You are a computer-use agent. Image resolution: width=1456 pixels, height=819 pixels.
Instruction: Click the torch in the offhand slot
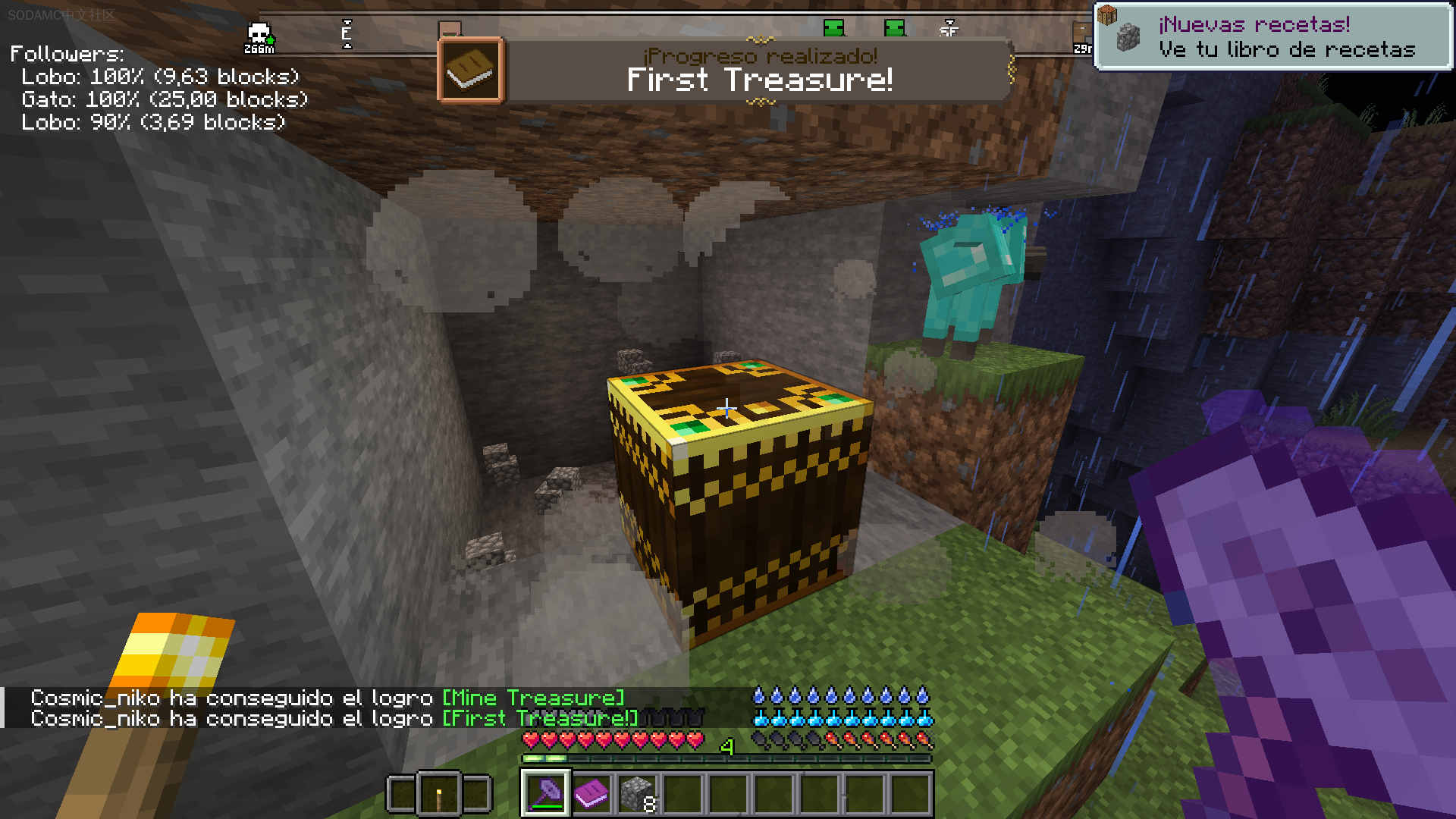[438, 794]
